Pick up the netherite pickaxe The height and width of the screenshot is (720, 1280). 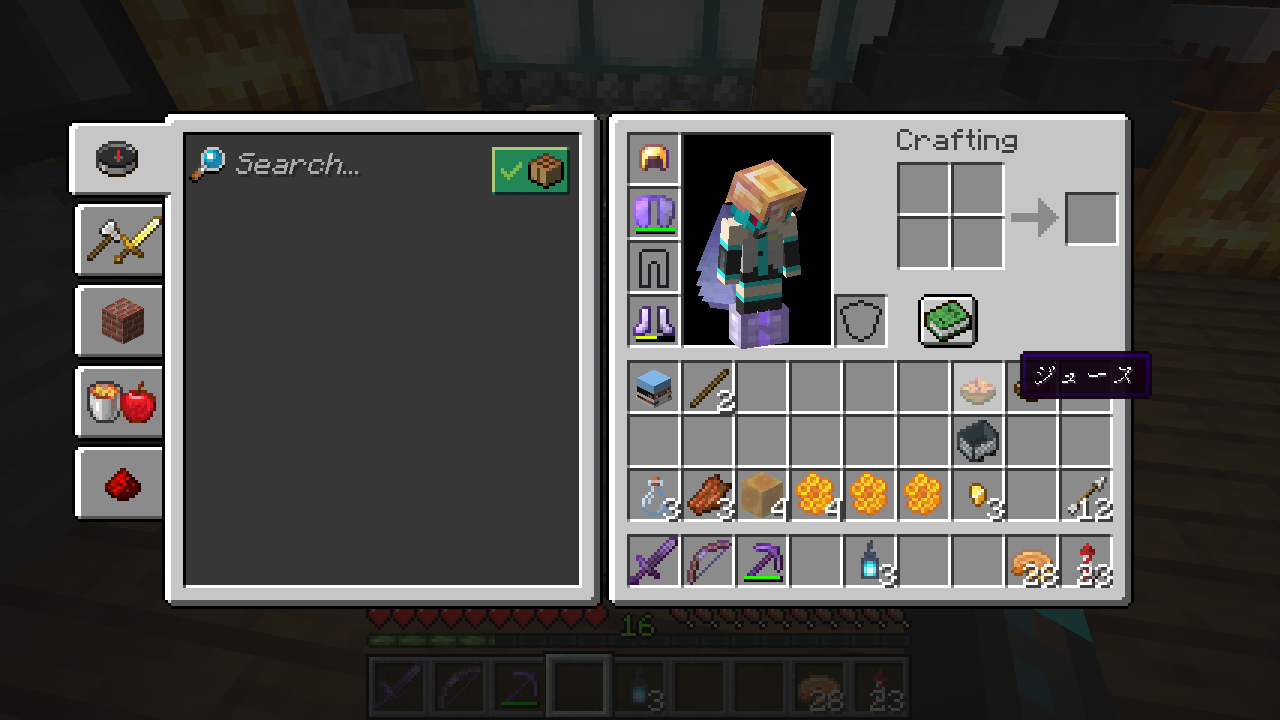tap(763, 561)
